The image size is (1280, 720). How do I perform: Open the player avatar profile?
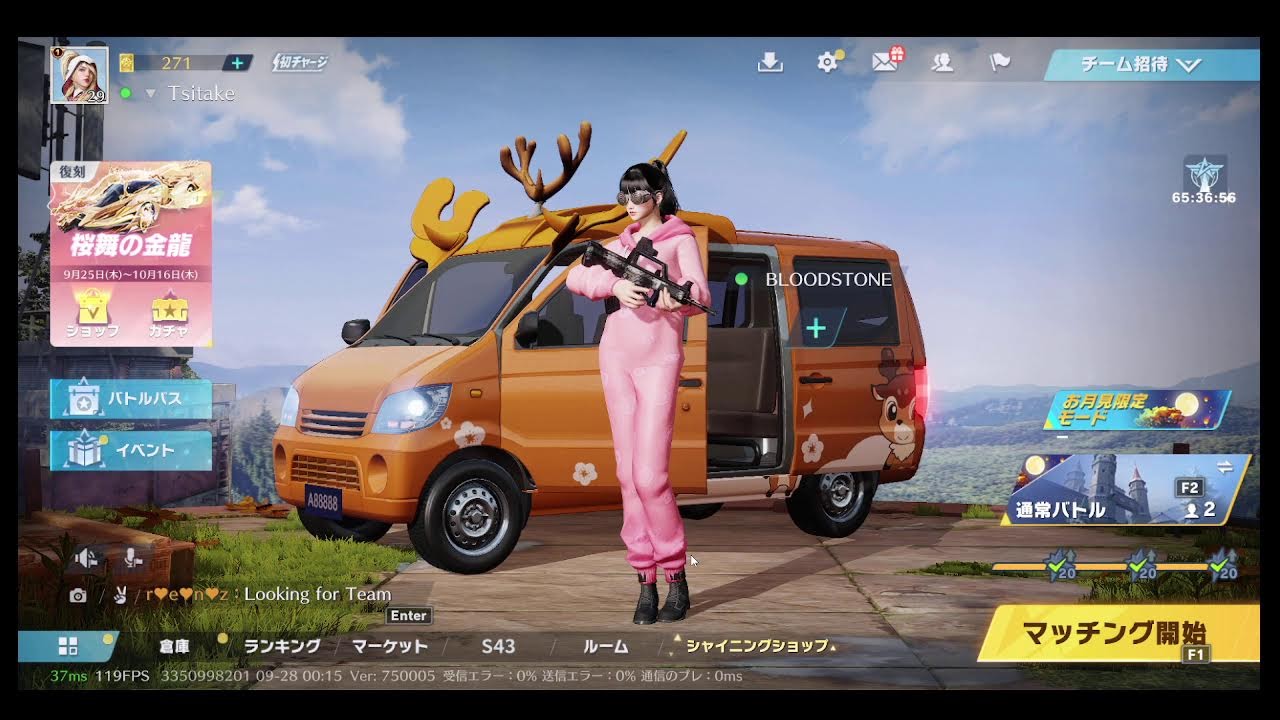(x=79, y=75)
